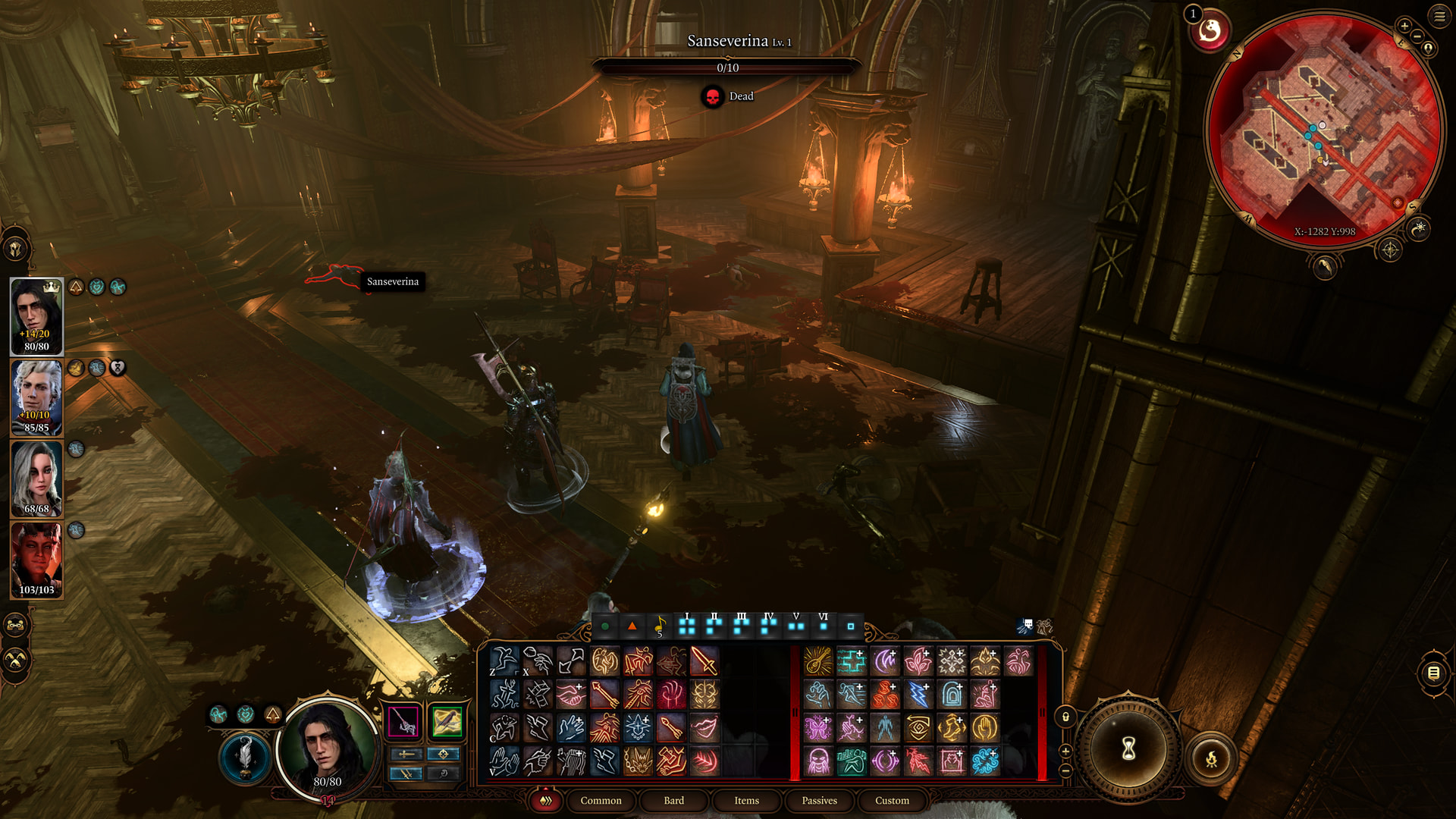Open the game menu hamburger button
The width and height of the screenshot is (1456, 819).
1439,16
